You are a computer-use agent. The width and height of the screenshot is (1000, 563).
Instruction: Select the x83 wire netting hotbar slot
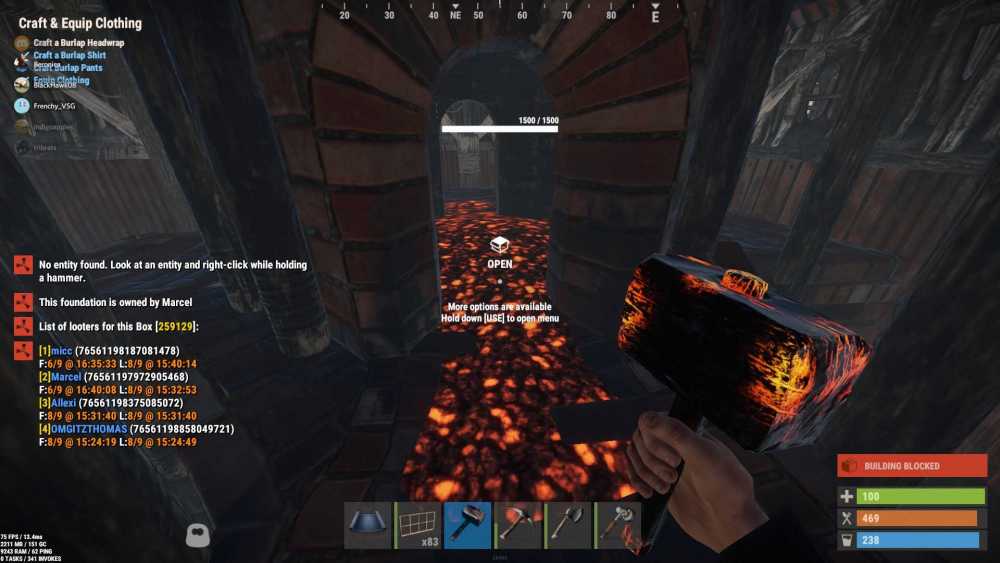418,525
